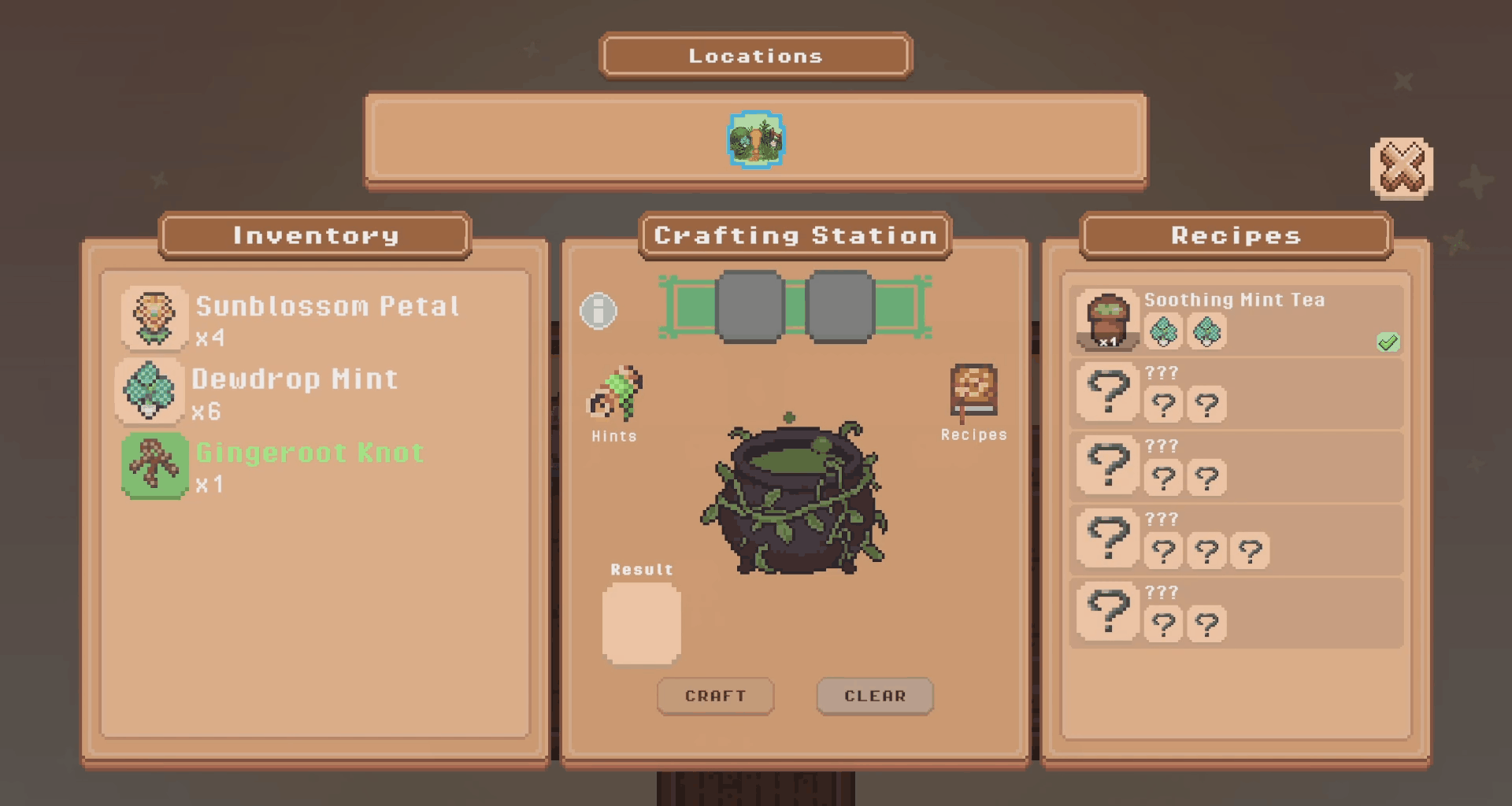The image size is (1512, 806).
Task: Select Sunblossom Petal from inventory
Action: [x=154, y=318]
